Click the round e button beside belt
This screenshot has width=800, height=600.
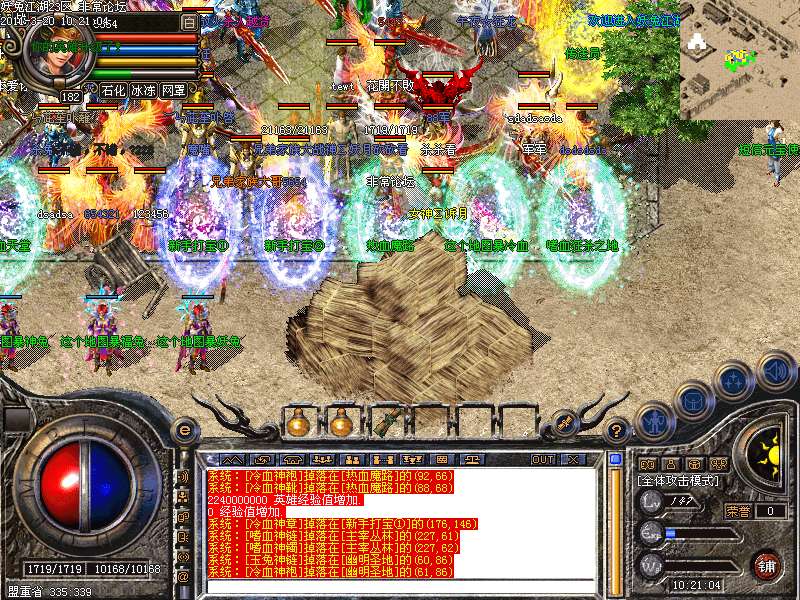pyautogui.click(x=184, y=430)
